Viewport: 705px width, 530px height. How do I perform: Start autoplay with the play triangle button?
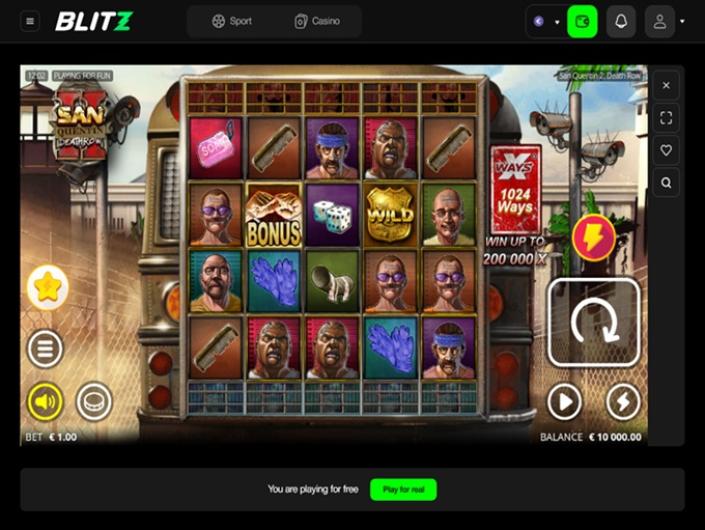click(564, 401)
